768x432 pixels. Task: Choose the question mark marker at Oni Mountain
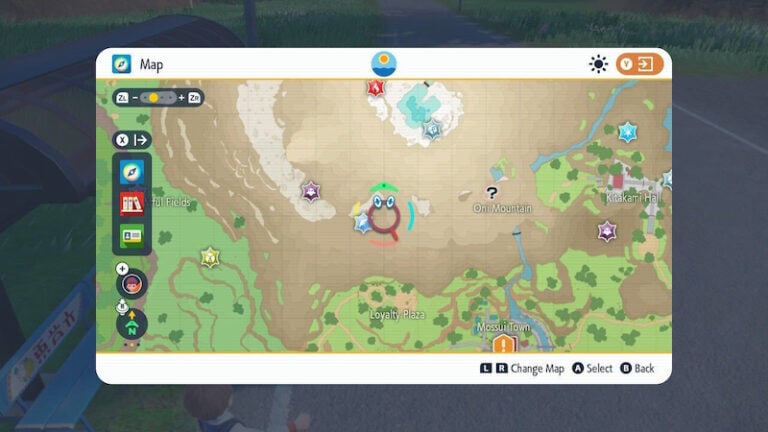(491, 193)
